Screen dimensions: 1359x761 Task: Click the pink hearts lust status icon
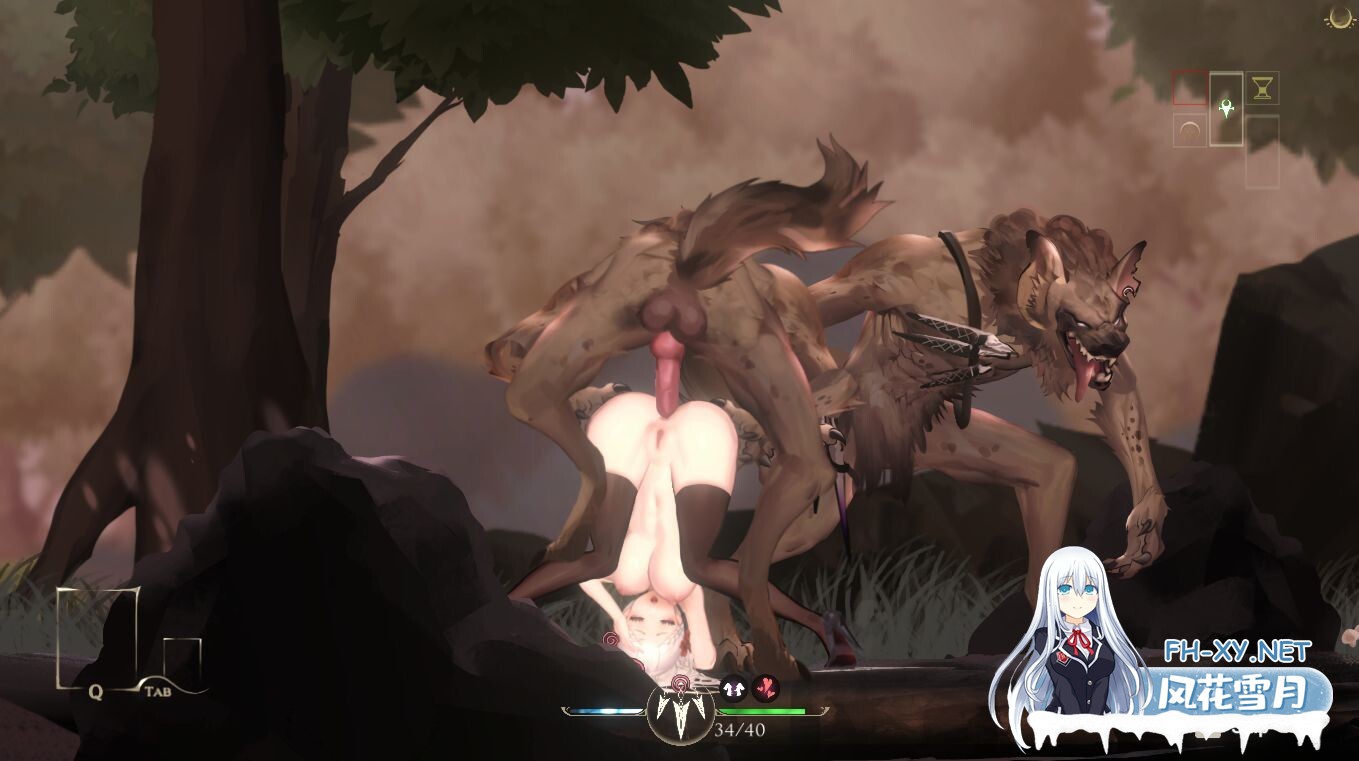pyautogui.click(x=767, y=688)
